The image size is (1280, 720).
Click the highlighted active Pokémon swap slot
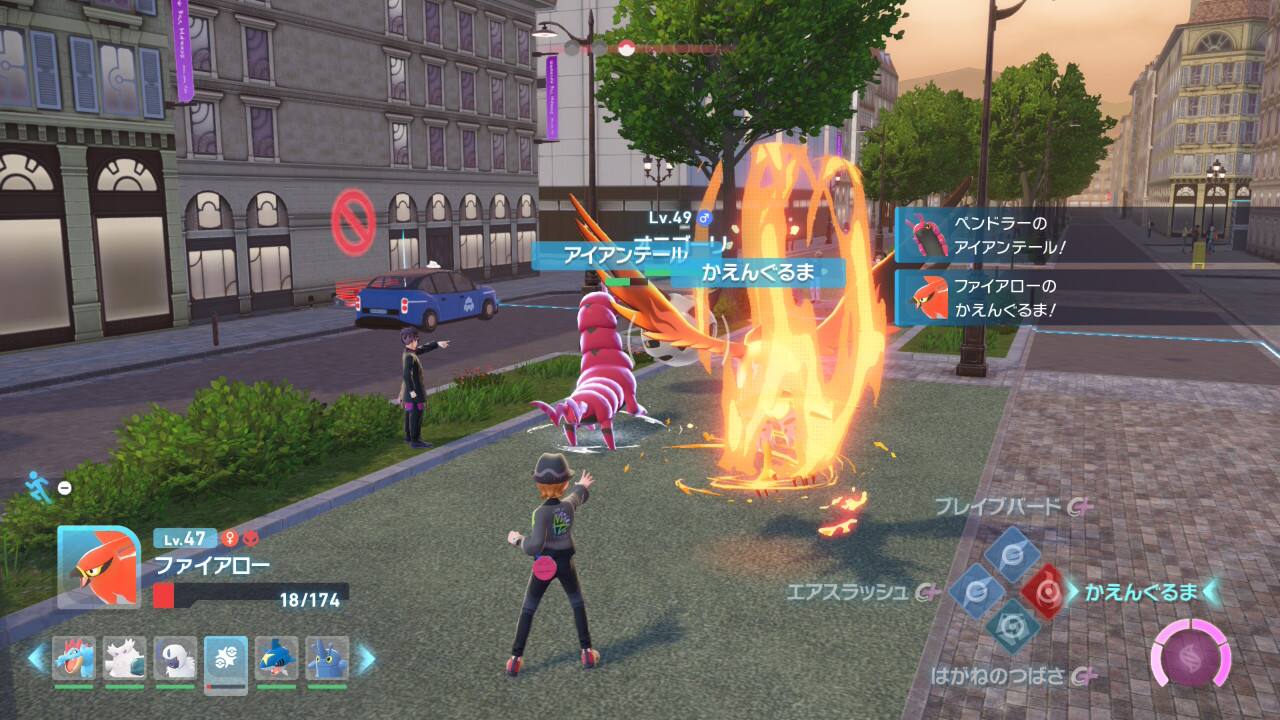226,660
